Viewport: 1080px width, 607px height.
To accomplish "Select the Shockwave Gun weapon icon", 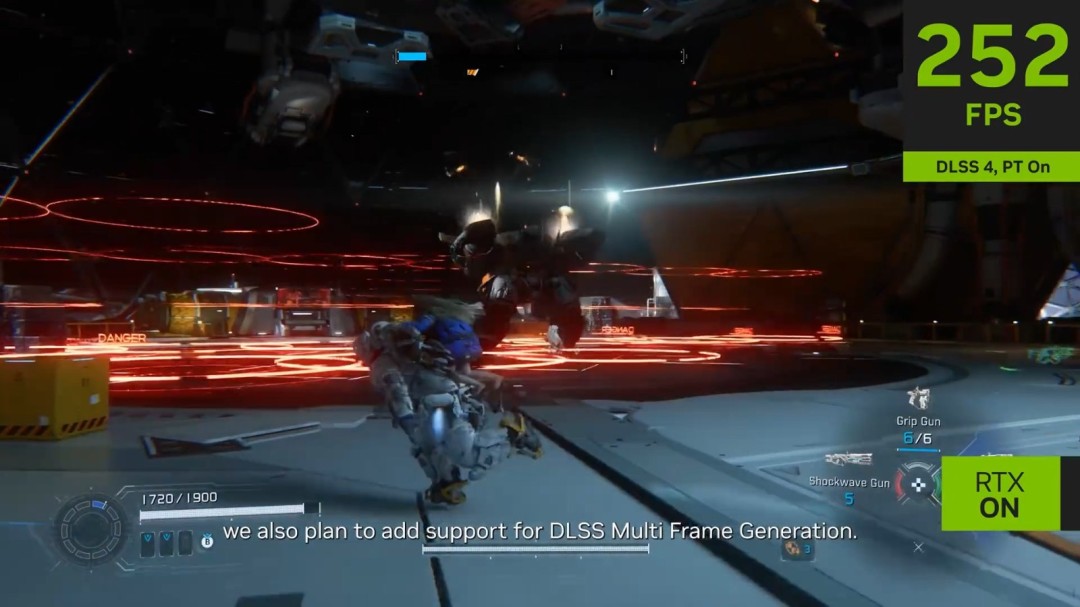I will click(848, 460).
